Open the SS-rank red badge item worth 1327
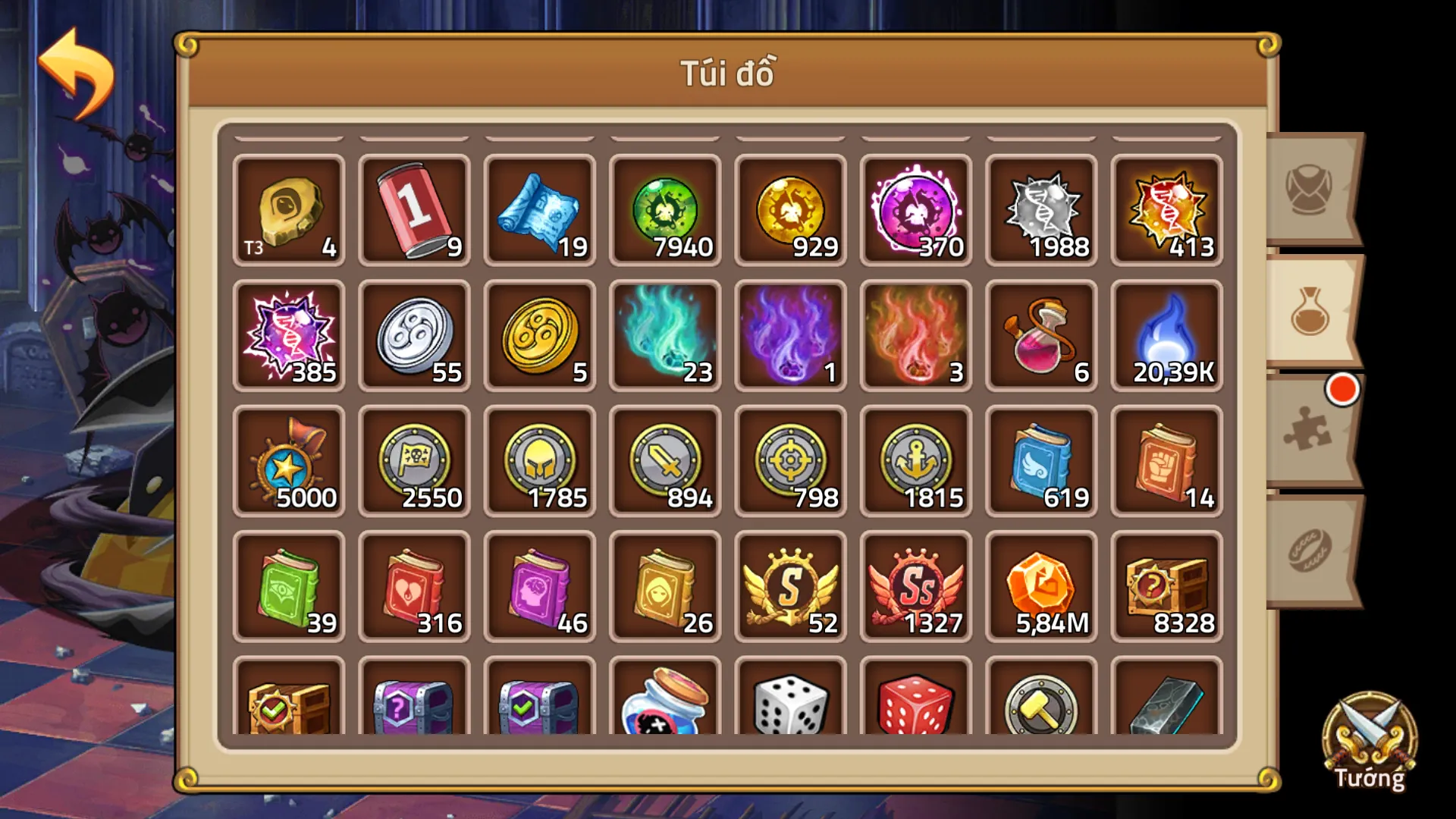The height and width of the screenshot is (819, 1456). [x=915, y=584]
